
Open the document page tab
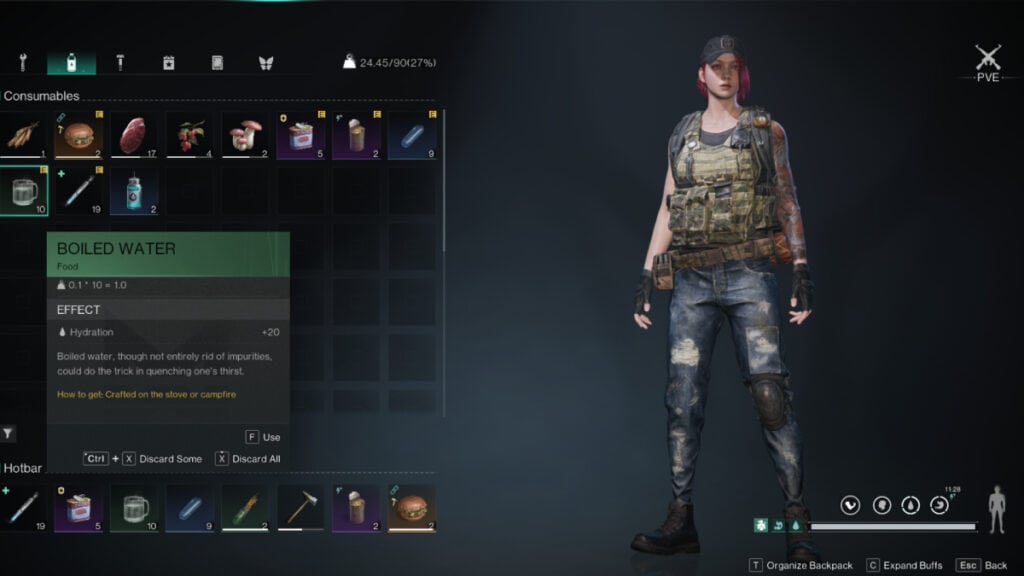point(217,63)
